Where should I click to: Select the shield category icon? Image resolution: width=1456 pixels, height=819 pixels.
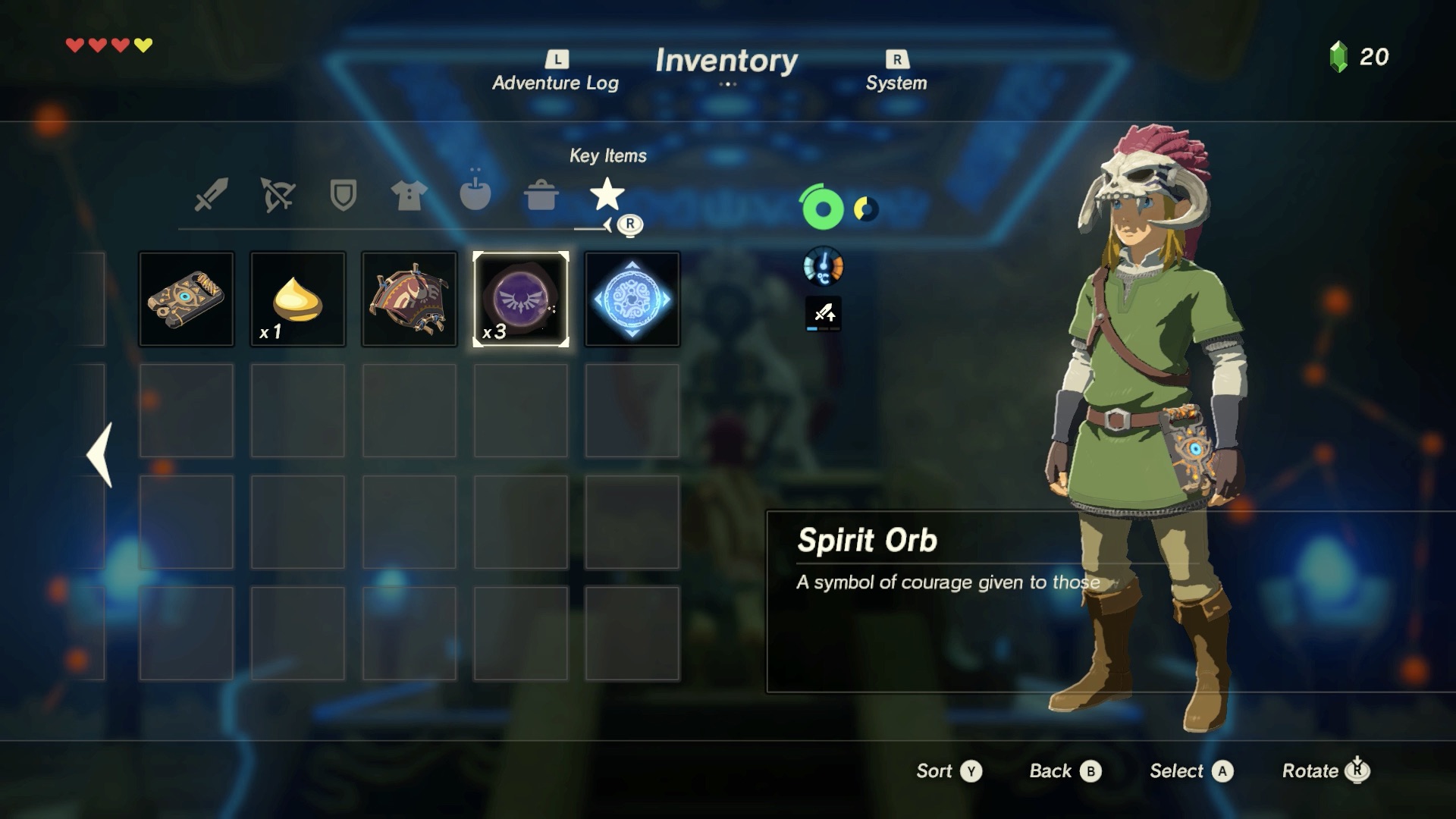click(342, 196)
